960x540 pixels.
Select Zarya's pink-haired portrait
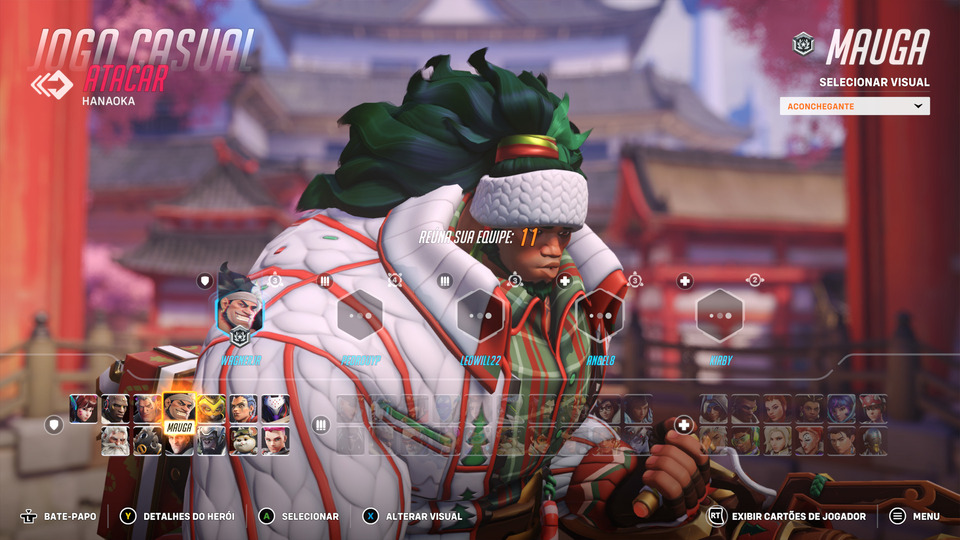click(x=275, y=441)
